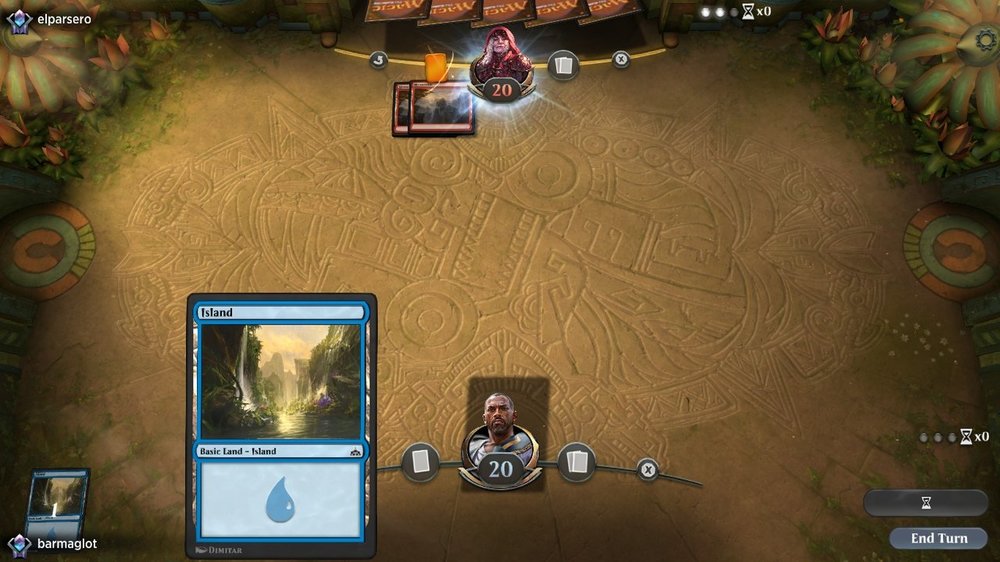Click the enlarged Island card preview
Image resolution: width=1000 pixels, height=562 pixels.
click(x=281, y=425)
